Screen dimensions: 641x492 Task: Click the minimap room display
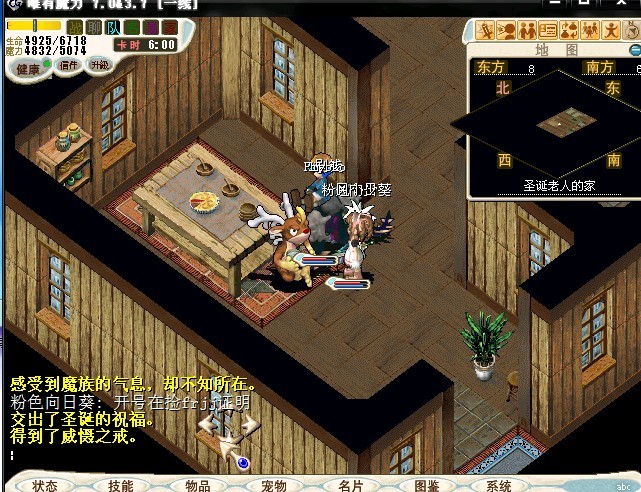[x=558, y=123]
